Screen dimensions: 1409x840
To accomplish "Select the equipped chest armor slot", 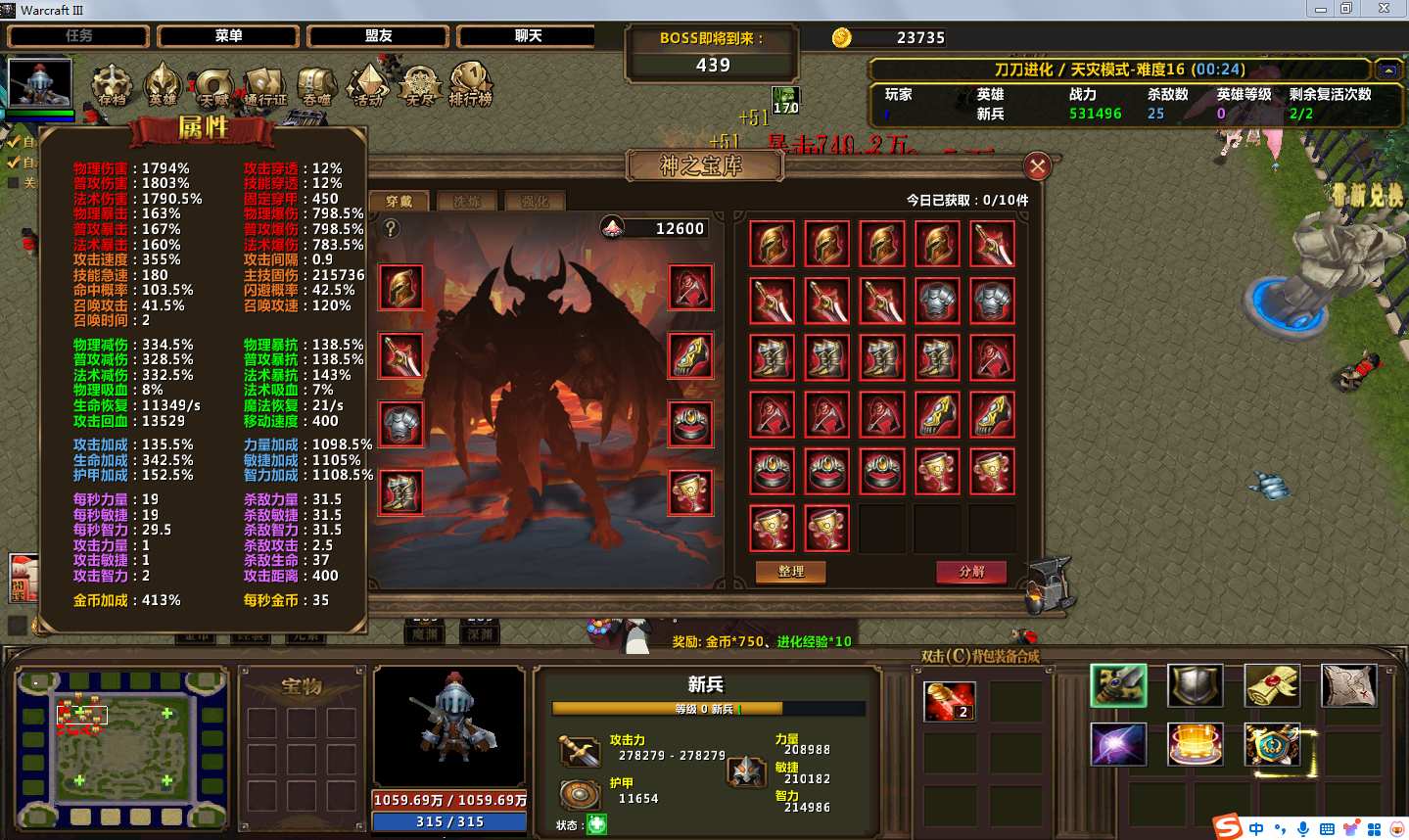I will coord(400,424).
